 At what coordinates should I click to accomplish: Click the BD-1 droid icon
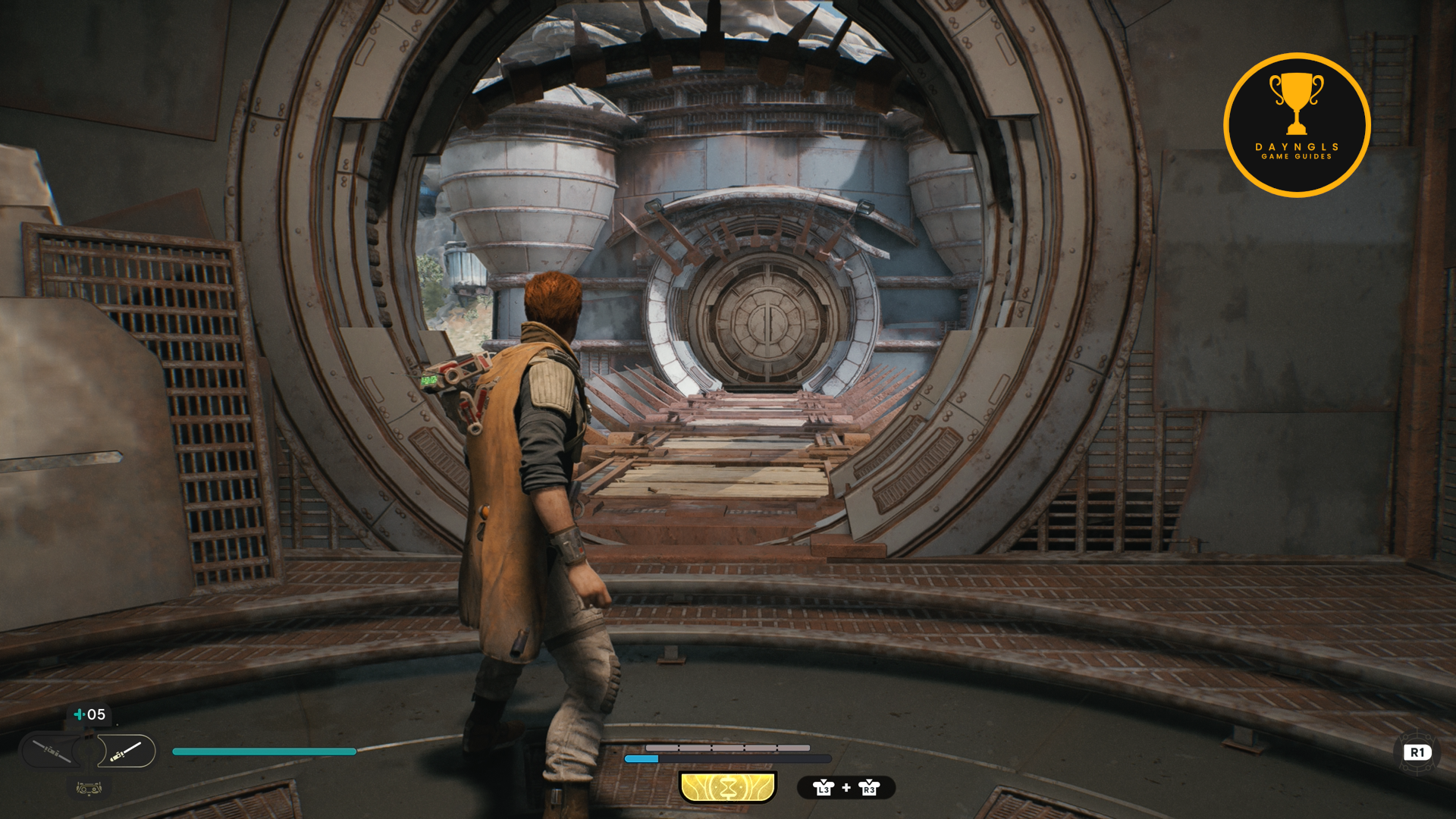pyautogui.click(x=89, y=789)
